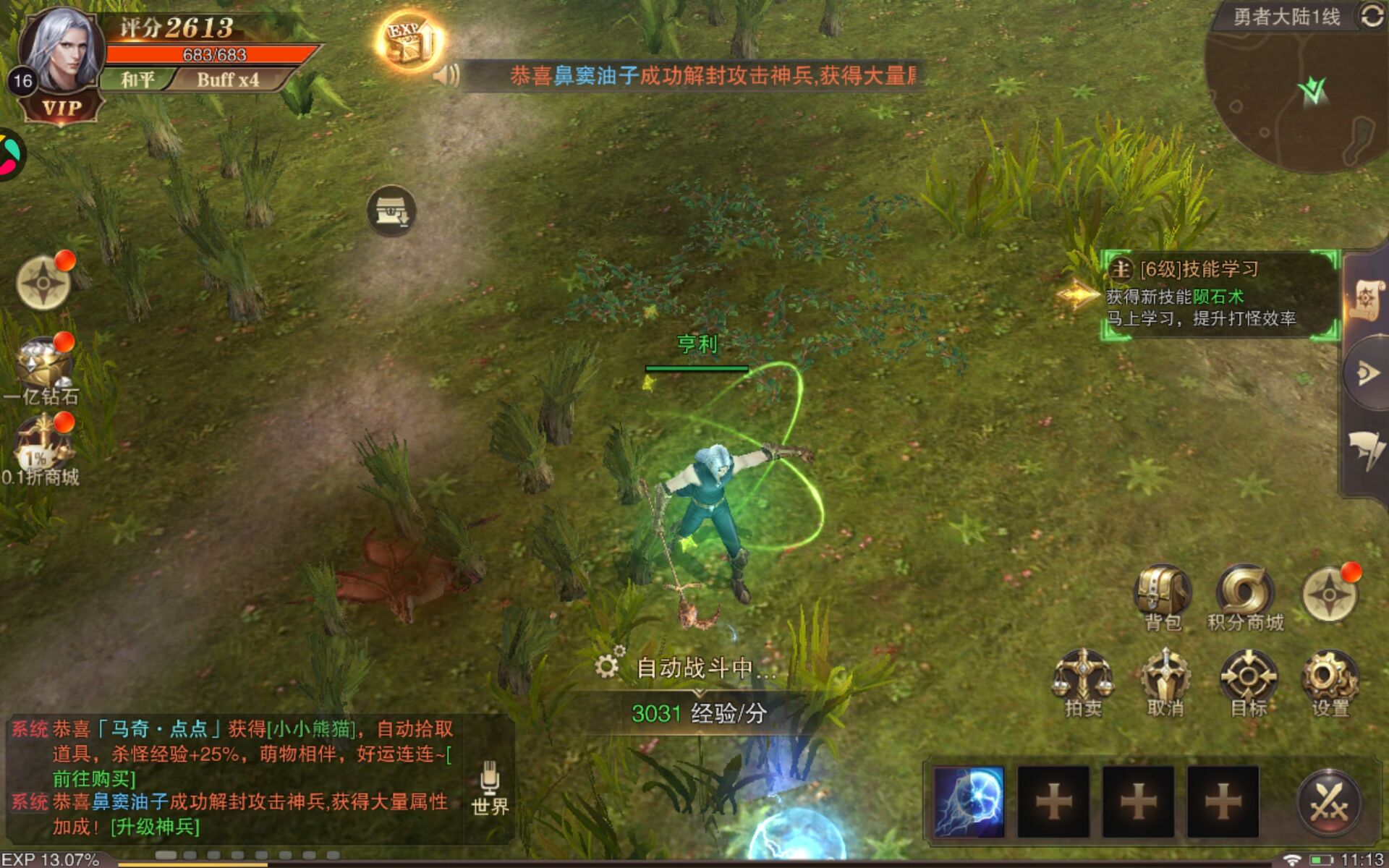Click the server line refresh icon
Image resolution: width=1389 pixels, height=868 pixels.
(x=1372, y=16)
